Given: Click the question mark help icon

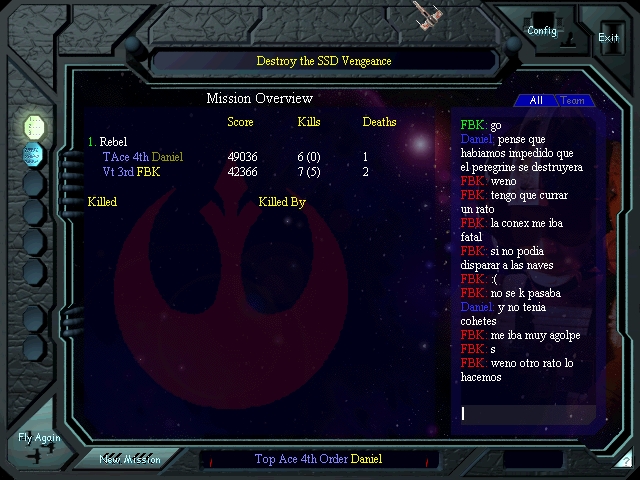Looking at the screenshot, I should (x=627, y=460).
